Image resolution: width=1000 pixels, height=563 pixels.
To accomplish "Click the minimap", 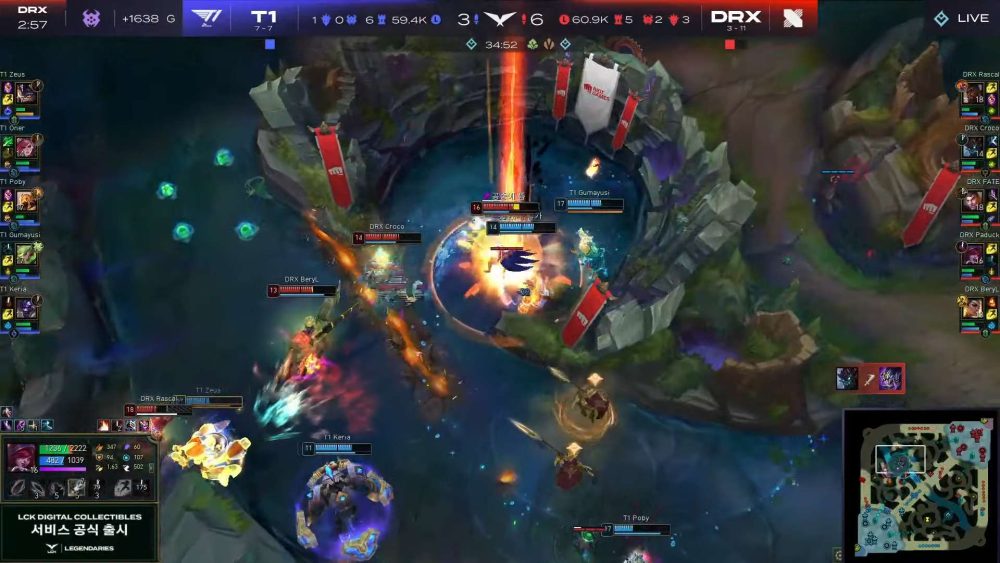I will coord(920,484).
